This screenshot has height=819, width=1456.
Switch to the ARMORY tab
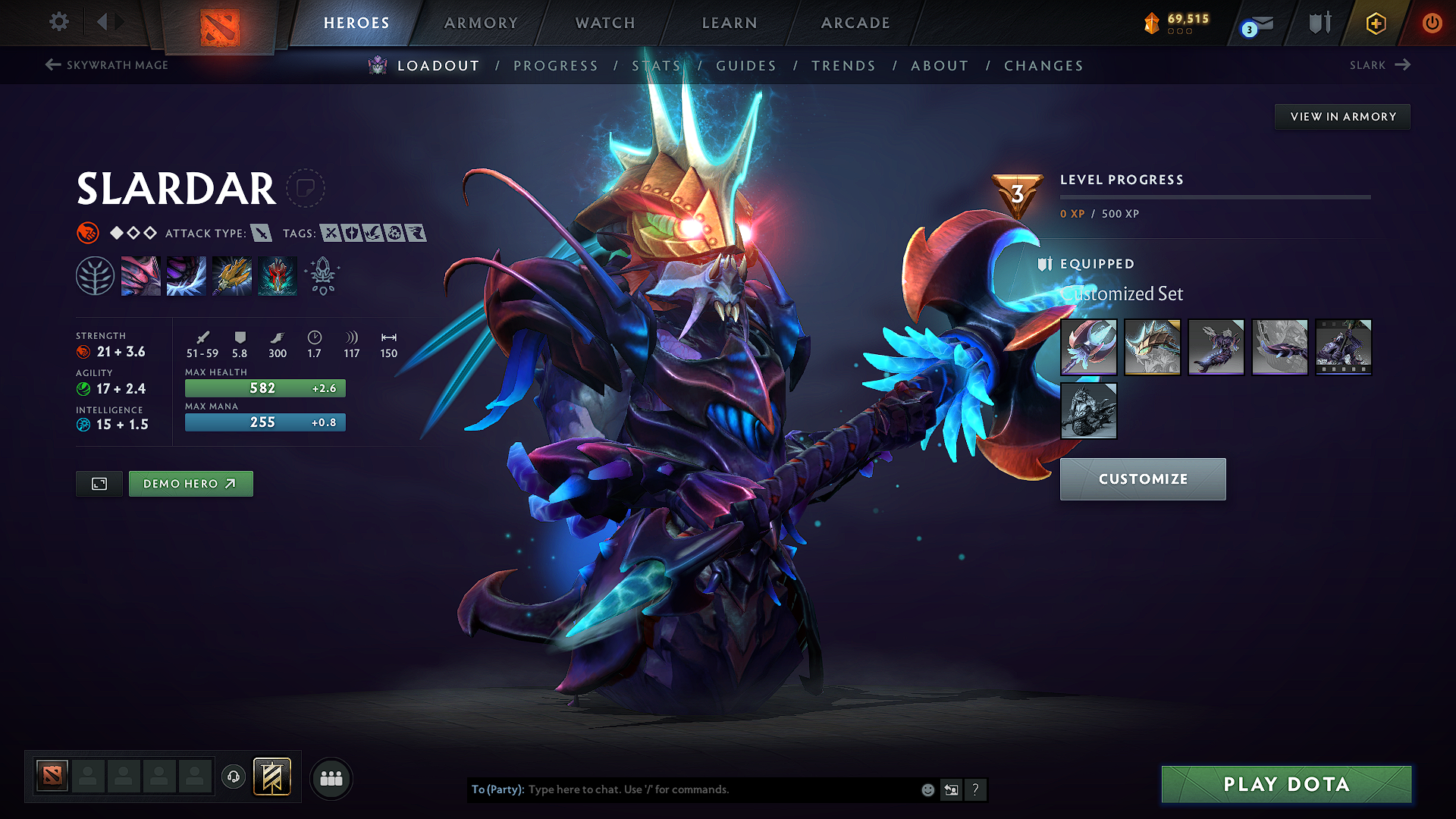tap(480, 23)
